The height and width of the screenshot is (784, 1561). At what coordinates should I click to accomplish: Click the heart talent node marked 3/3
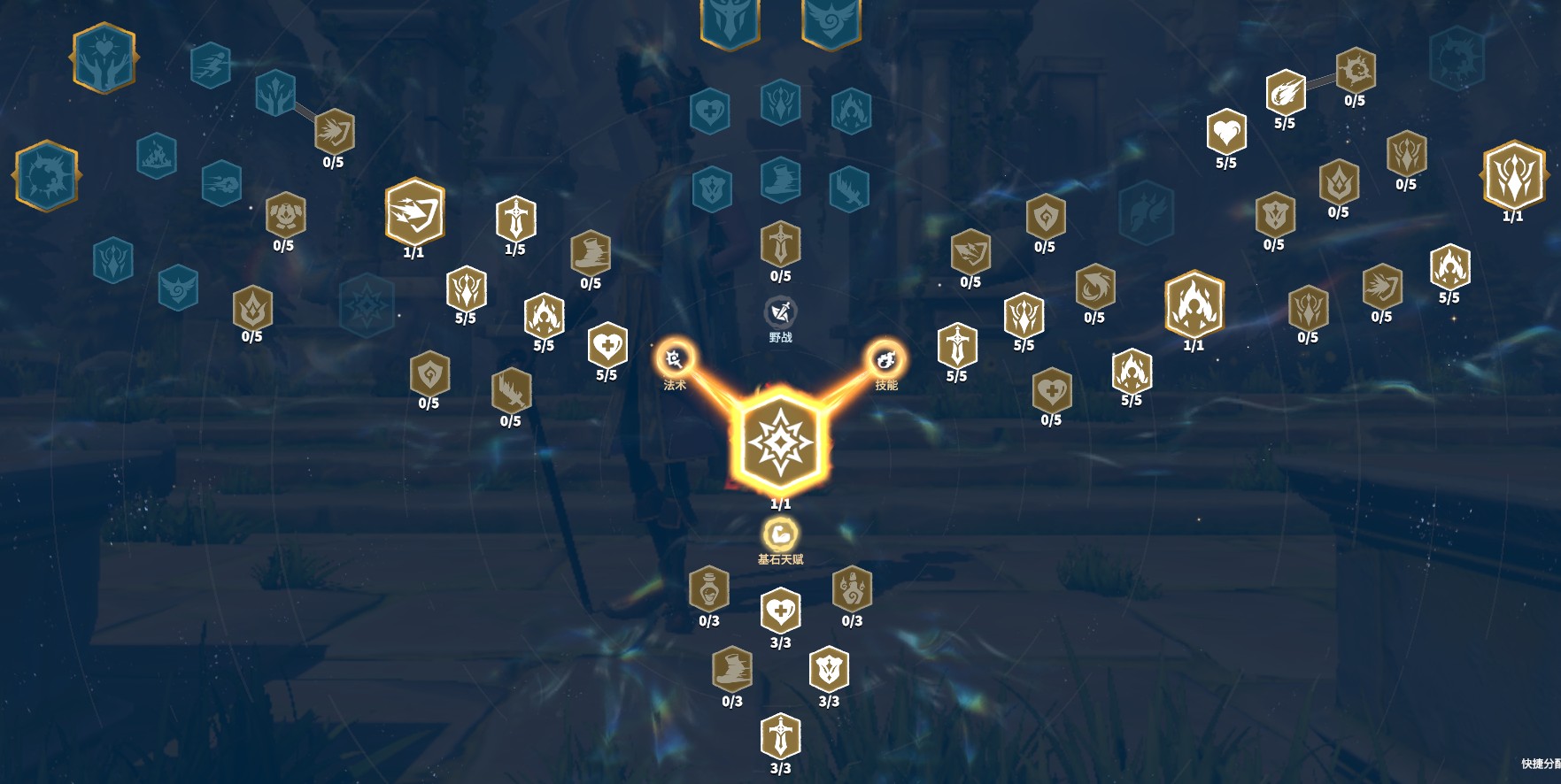(x=778, y=609)
